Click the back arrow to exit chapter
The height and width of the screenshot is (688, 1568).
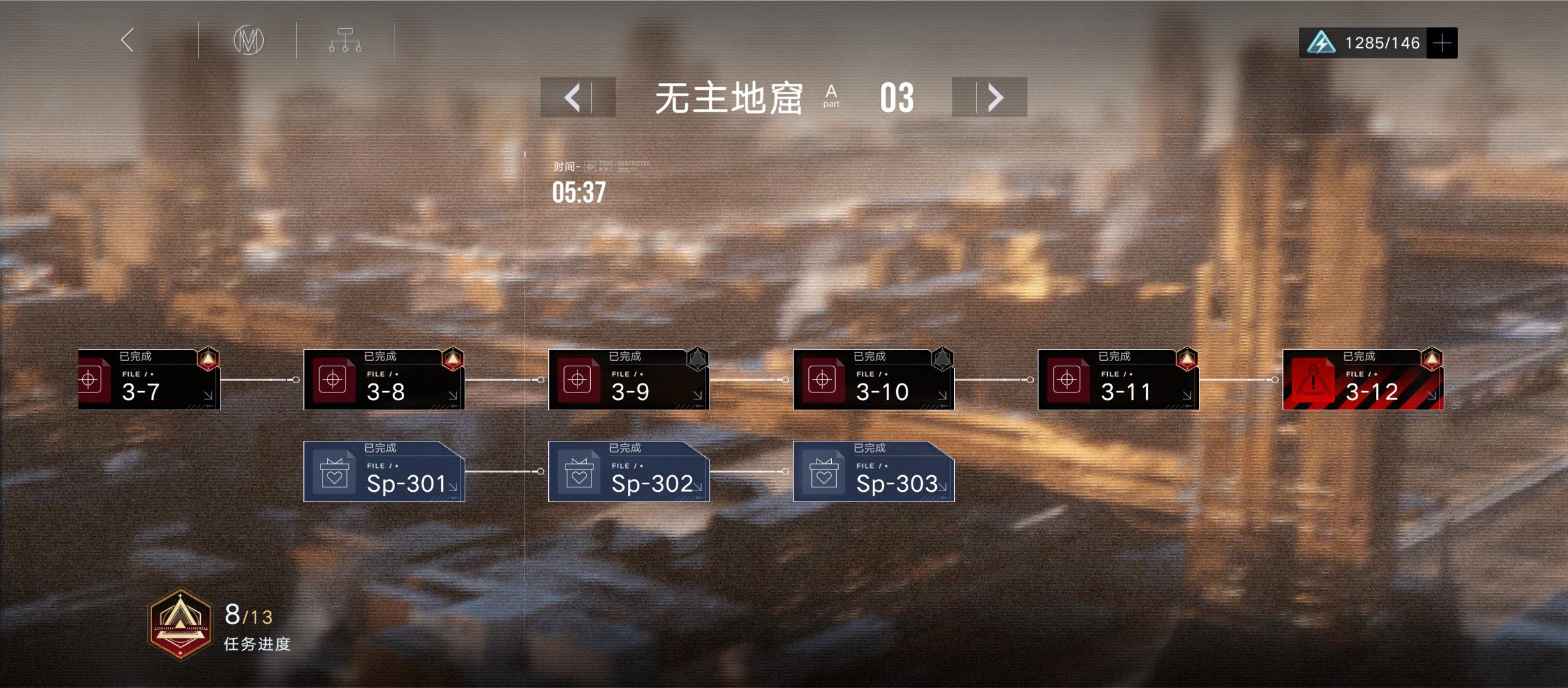point(127,40)
